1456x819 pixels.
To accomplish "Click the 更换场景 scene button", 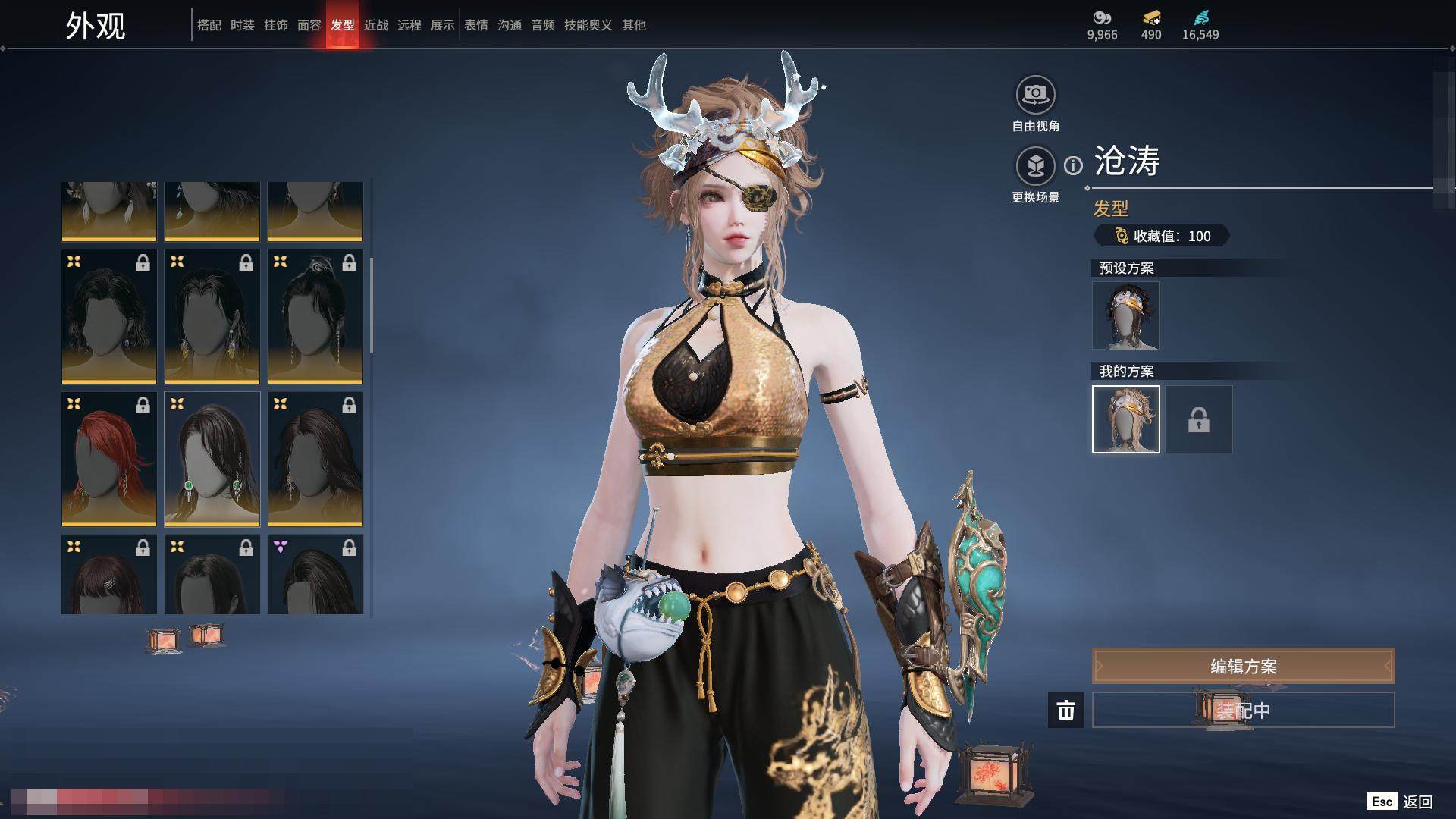I will 1035,166.
